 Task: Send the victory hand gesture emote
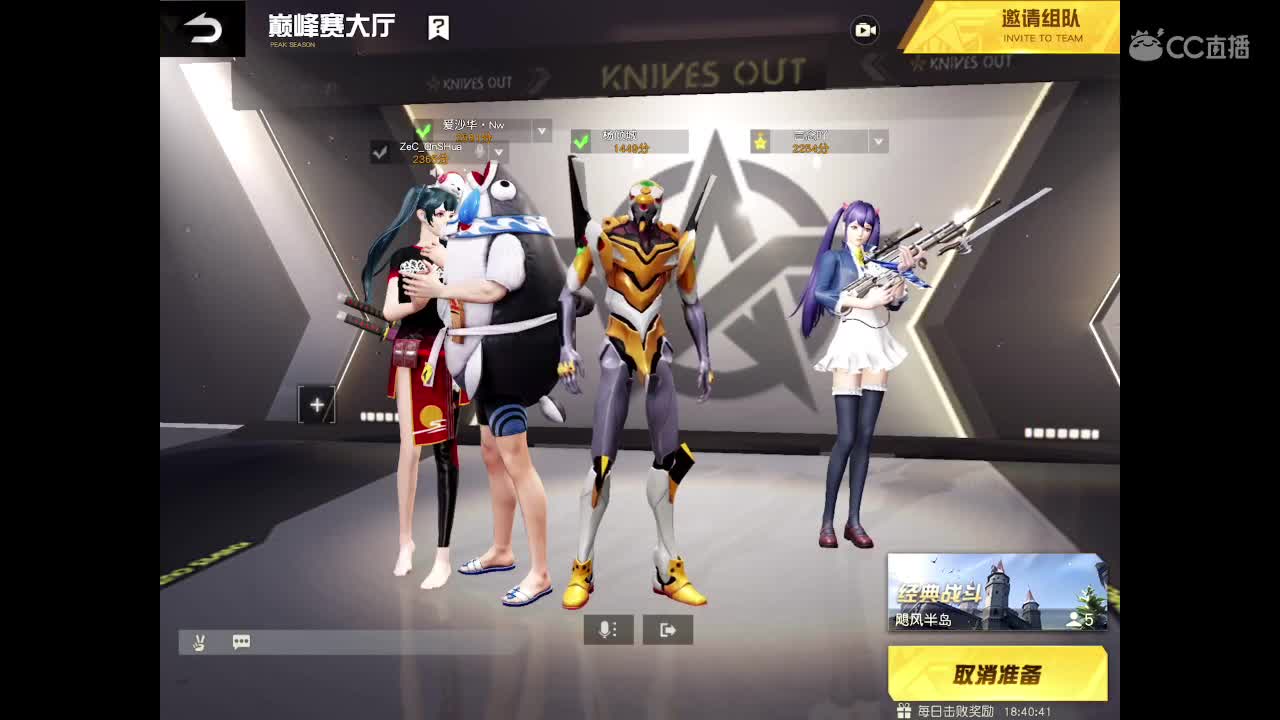tap(199, 641)
